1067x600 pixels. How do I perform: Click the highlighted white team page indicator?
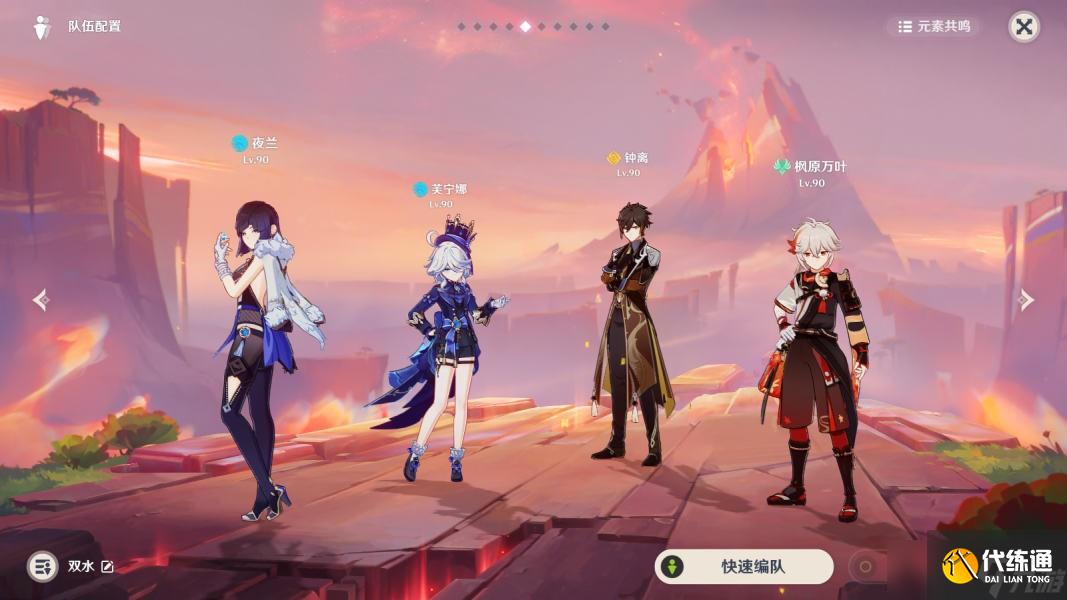pos(526,27)
